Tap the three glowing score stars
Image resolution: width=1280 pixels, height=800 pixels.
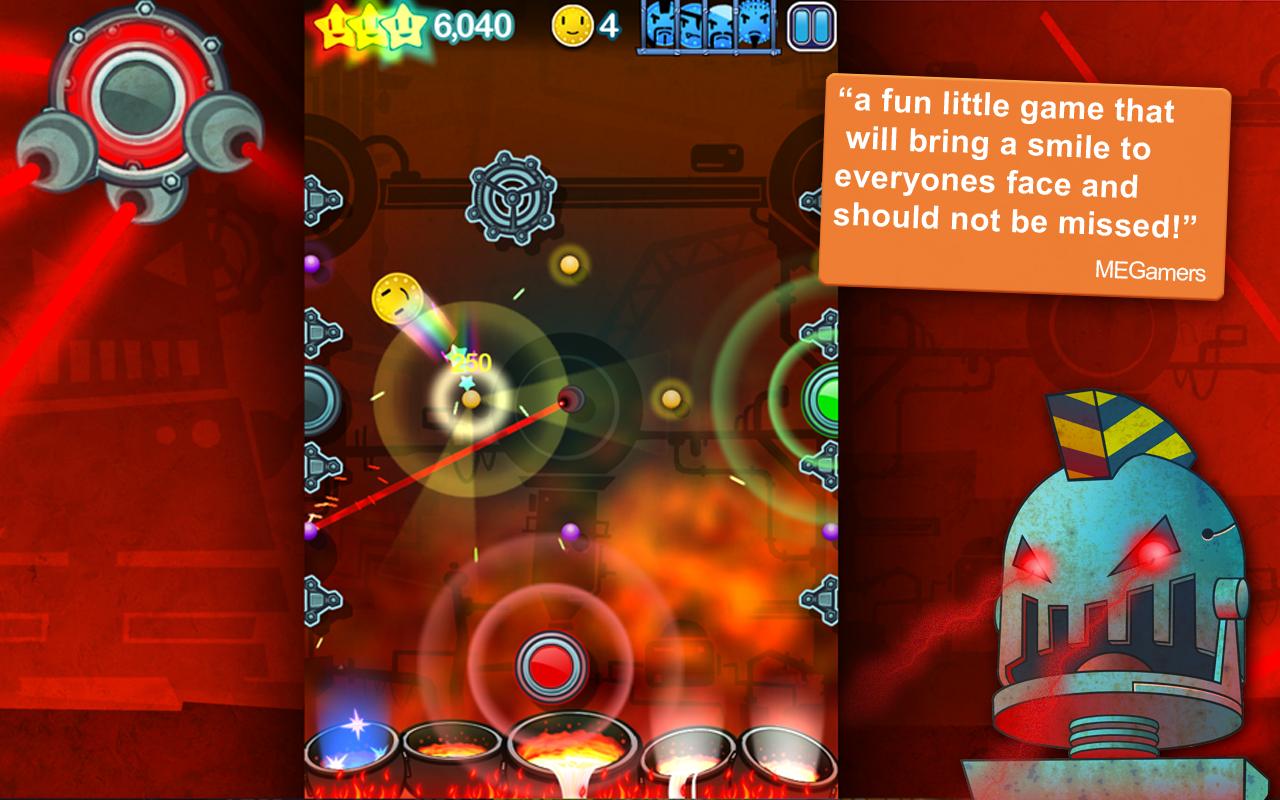tap(370, 24)
